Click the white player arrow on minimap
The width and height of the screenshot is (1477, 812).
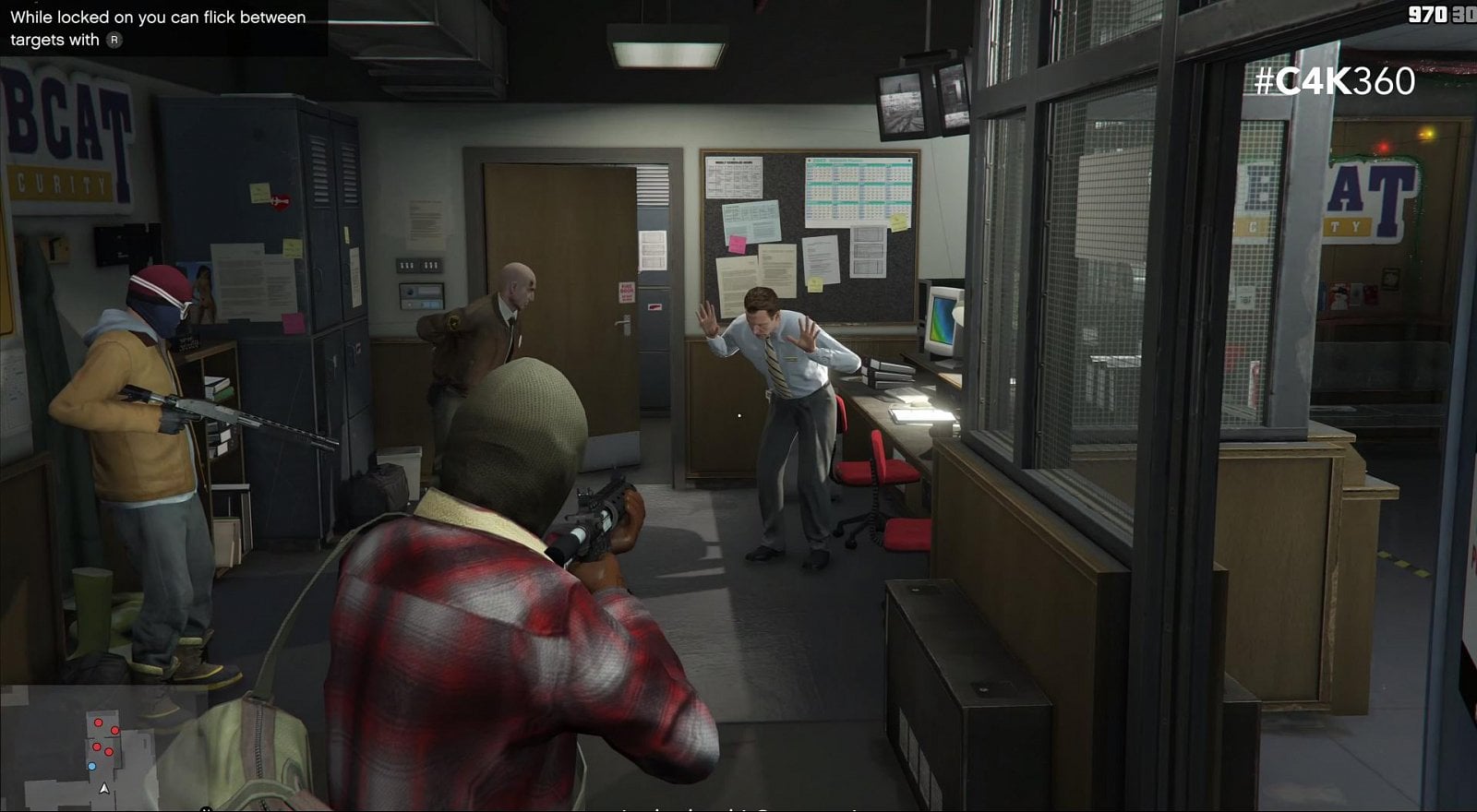[x=104, y=789]
